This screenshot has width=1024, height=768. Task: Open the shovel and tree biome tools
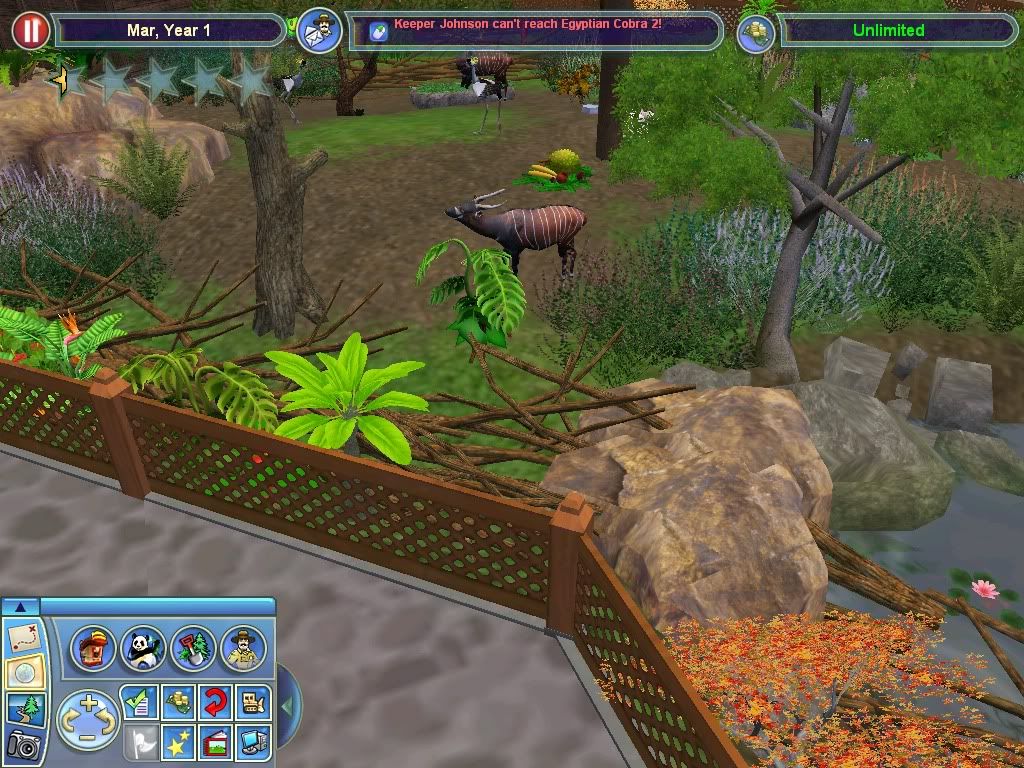192,648
